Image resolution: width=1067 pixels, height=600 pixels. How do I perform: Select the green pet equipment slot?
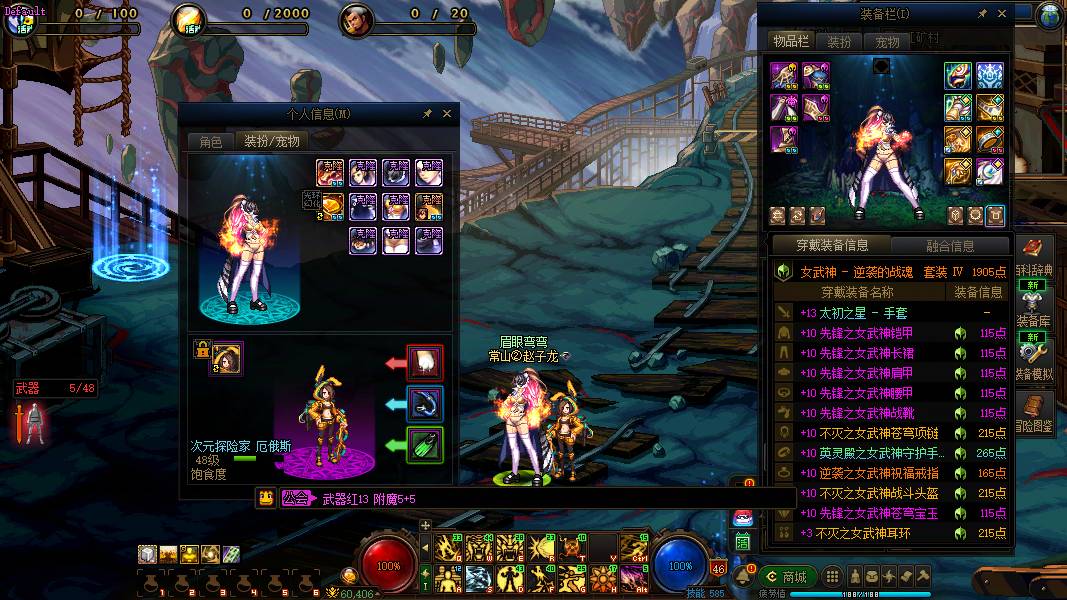pyautogui.click(x=425, y=444)
